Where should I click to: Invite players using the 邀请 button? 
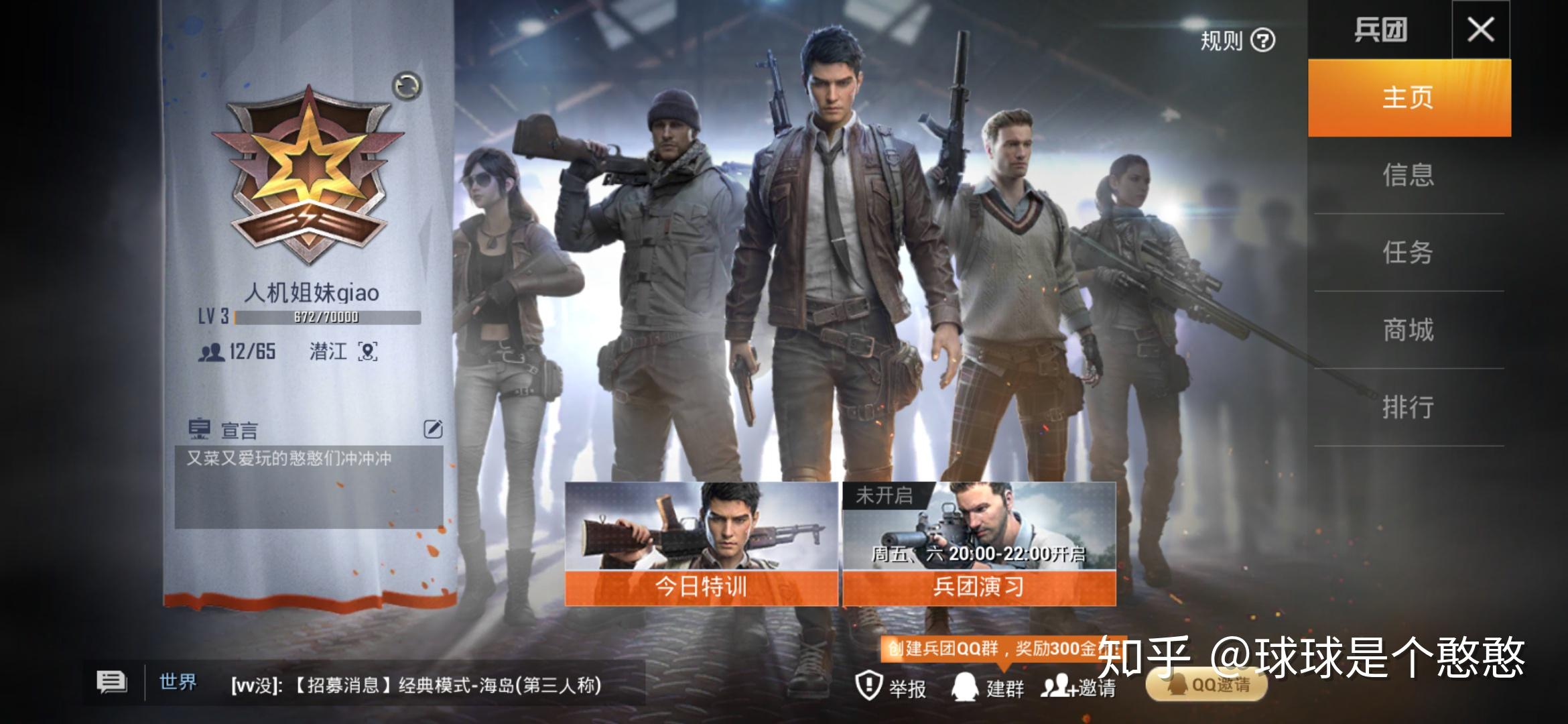(1078, 687)
